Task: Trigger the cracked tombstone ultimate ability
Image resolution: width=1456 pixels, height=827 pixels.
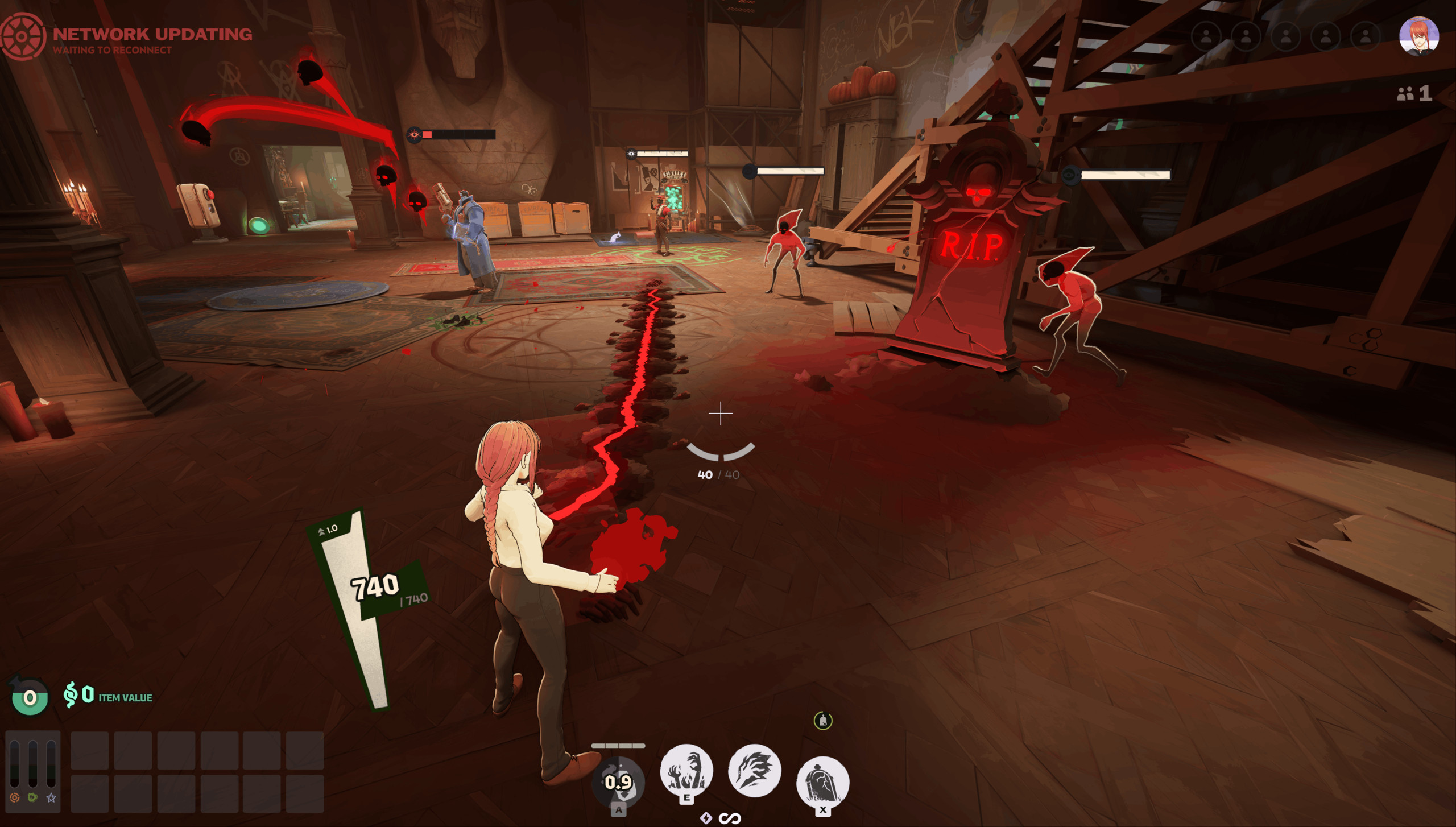Action: tap(822, 781)
